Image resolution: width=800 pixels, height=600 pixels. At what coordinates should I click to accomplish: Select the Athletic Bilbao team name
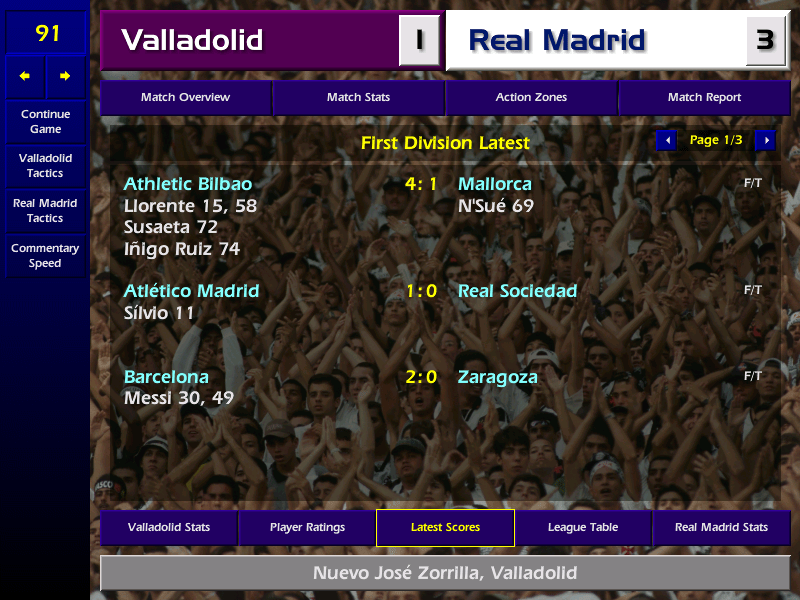click(188, 184)
